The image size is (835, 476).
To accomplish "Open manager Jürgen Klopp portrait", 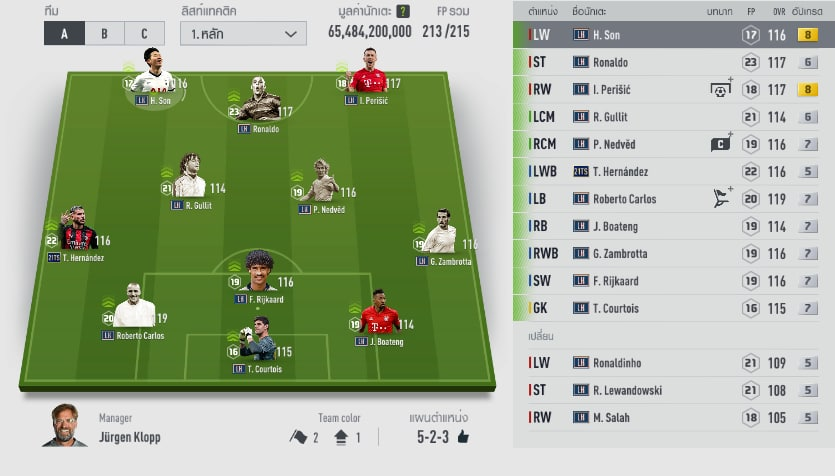I will [64, 427].
